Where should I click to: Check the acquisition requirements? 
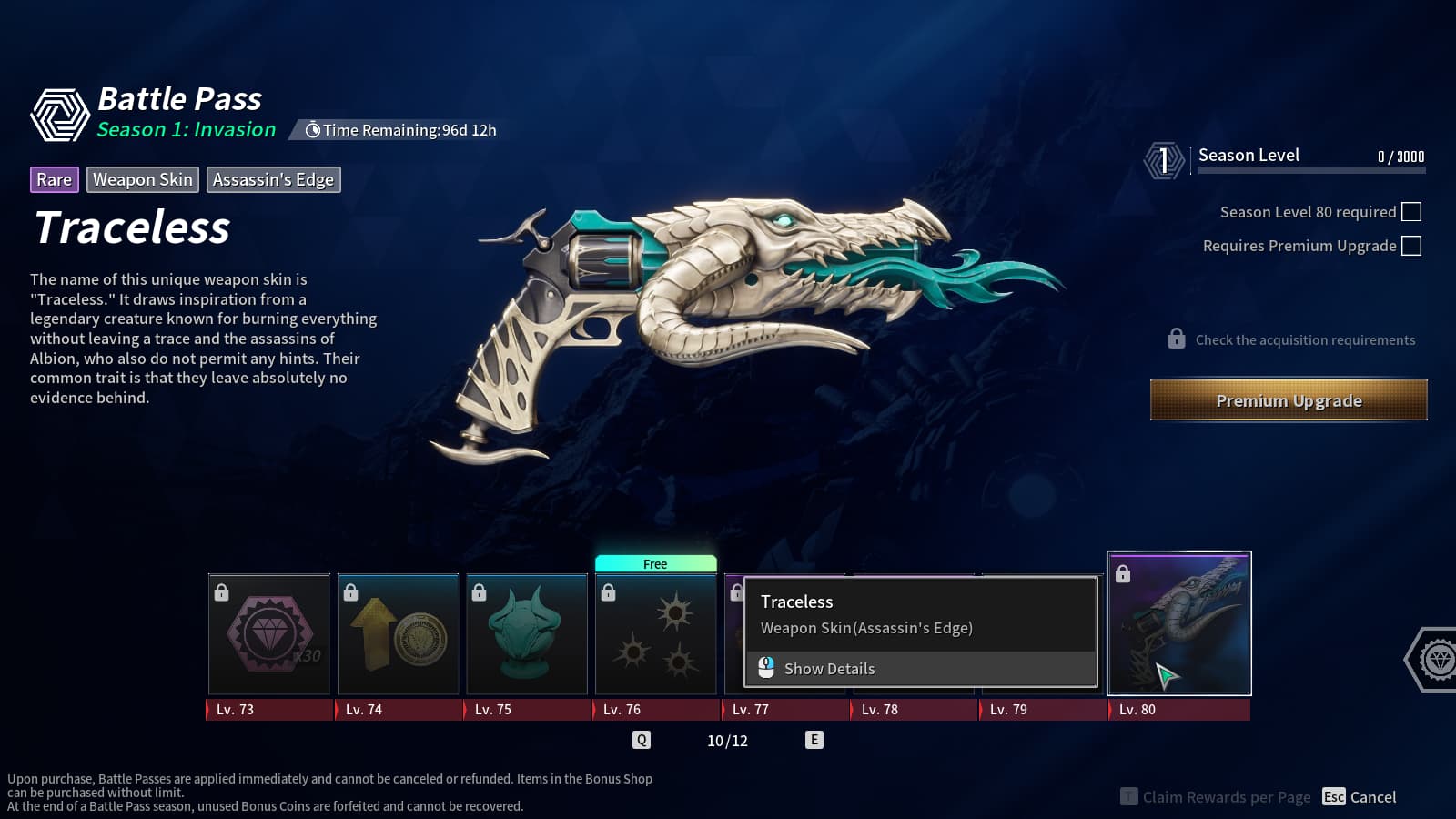coord(1292,339)
